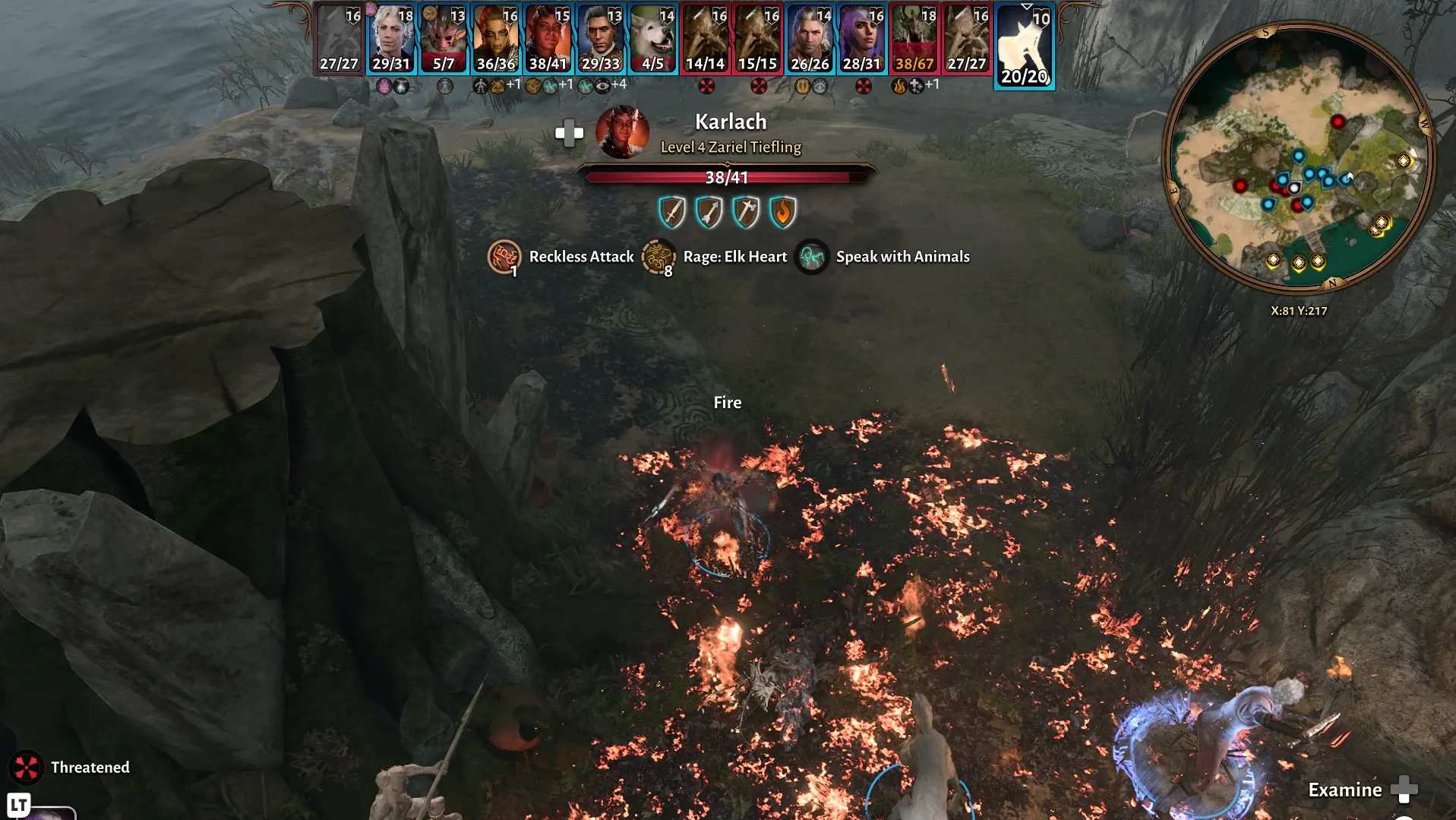This screenshot has height=820, width=1456.
Task: Pick the white dog portrait in turn order
Action: [x=653, y=38]
